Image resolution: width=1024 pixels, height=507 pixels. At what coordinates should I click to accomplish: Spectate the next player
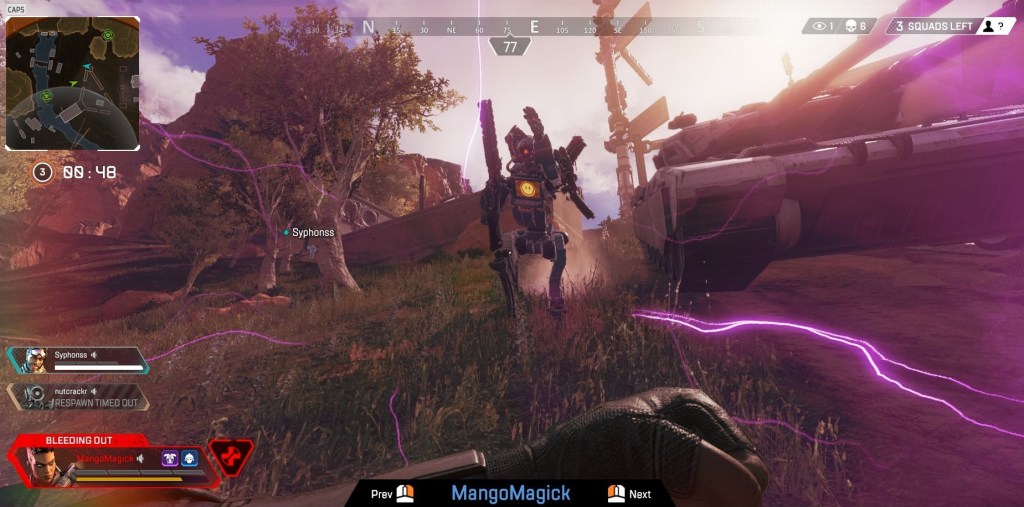click(x=629, y=494)
